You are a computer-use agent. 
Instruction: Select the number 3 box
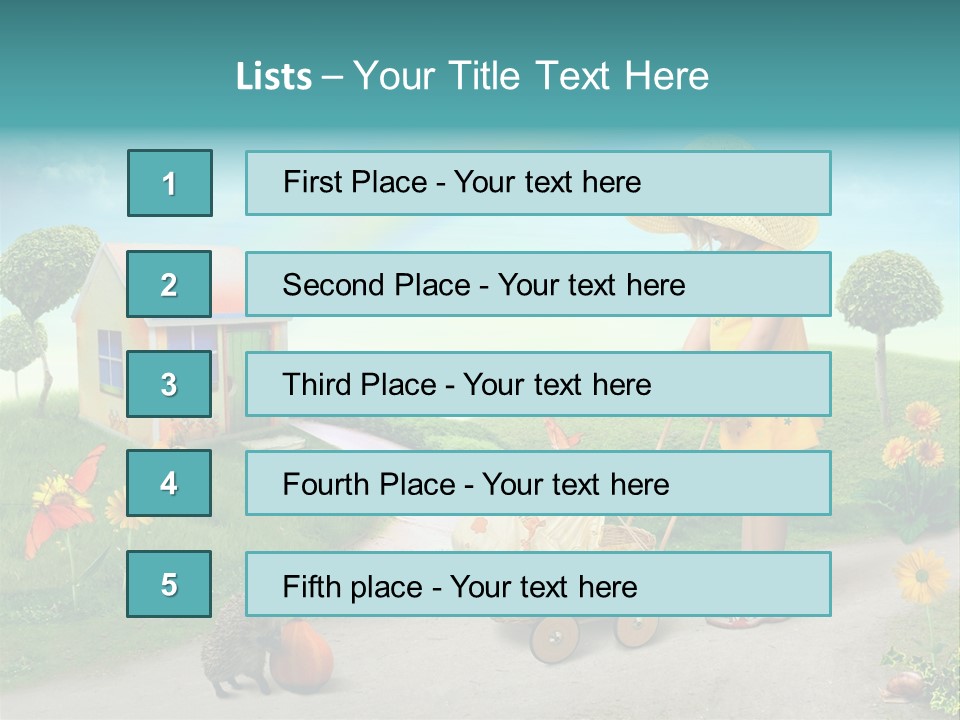169,384
